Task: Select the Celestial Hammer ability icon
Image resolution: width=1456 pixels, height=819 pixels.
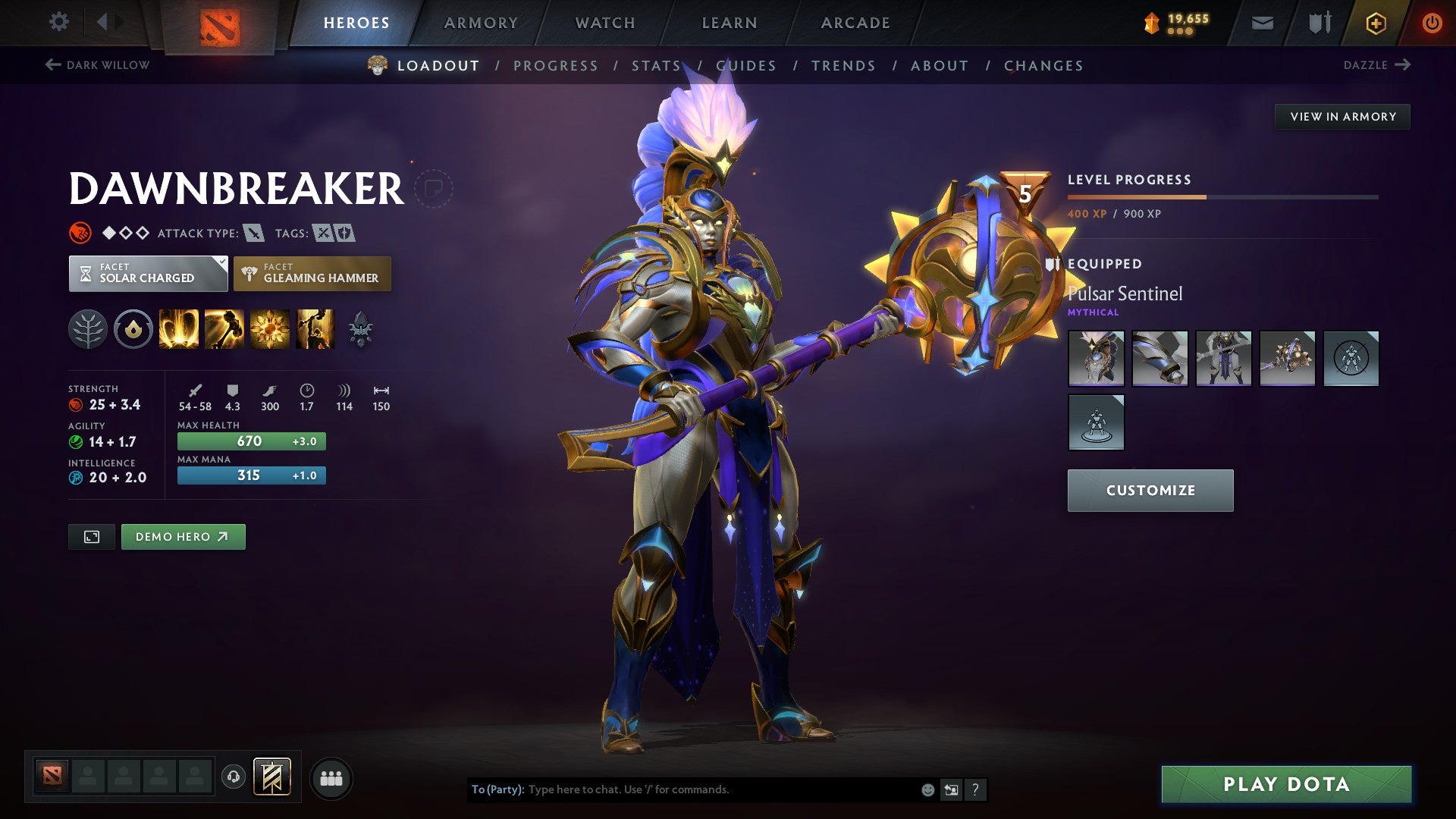Action: (x=226, y=328)
